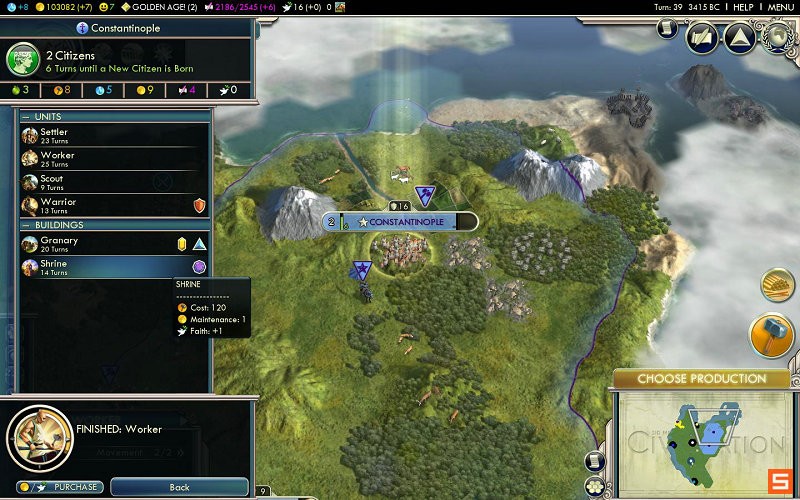This screenshot has width=800, height=500.
Task: Click the hammer production notification icon
Action: click(772, 336)
